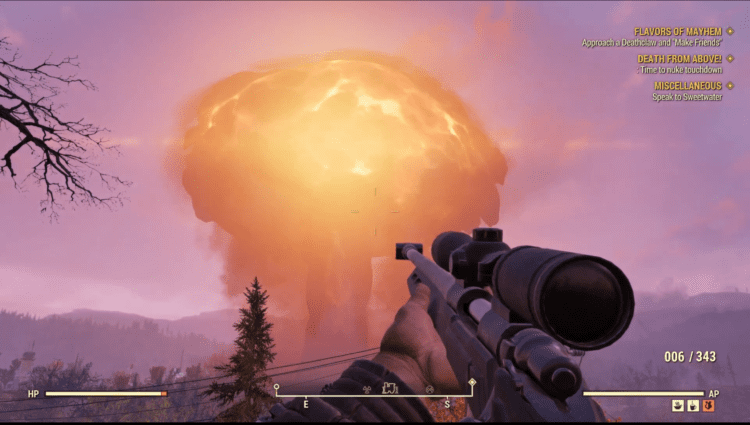
Task: Click the red status effect icon
Action: click(708, 407)
